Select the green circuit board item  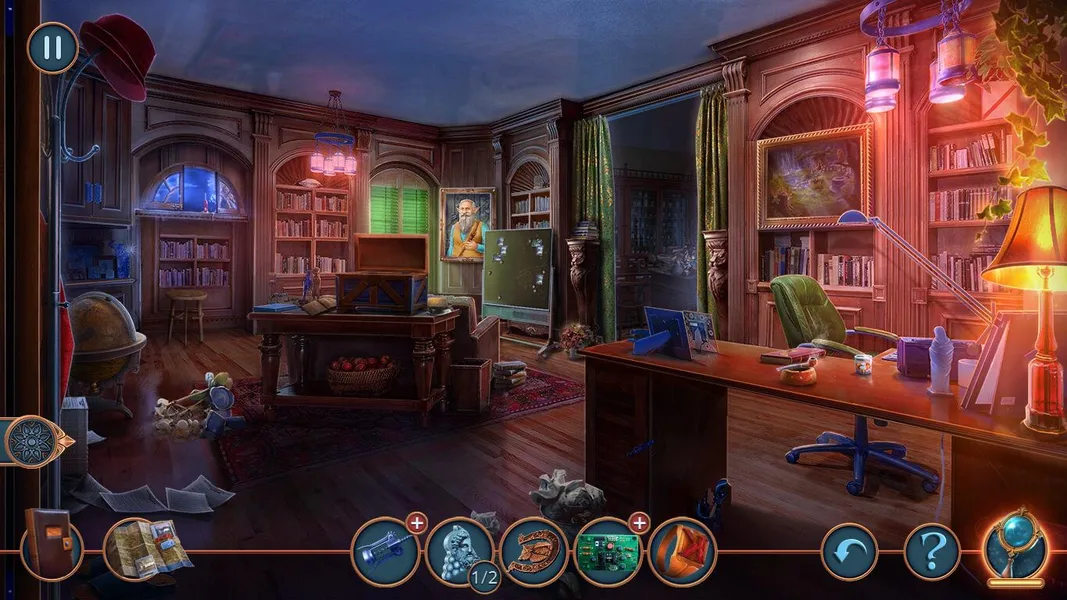(x=608, y=551)
